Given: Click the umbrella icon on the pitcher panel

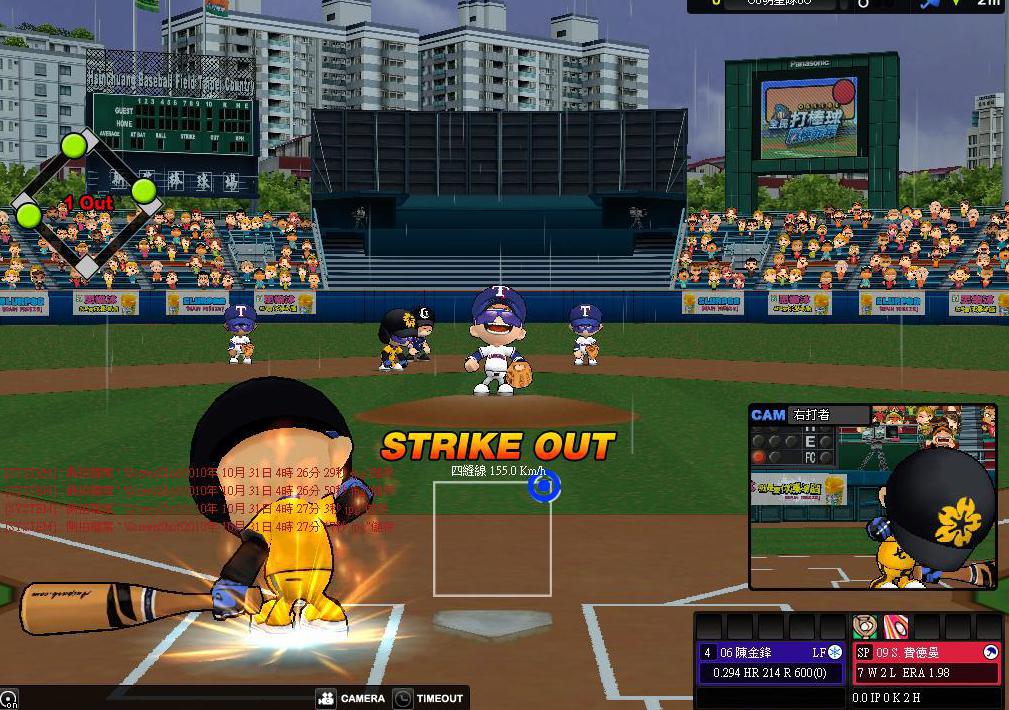Looking at the screenshot, I should [x=990, y=652].
